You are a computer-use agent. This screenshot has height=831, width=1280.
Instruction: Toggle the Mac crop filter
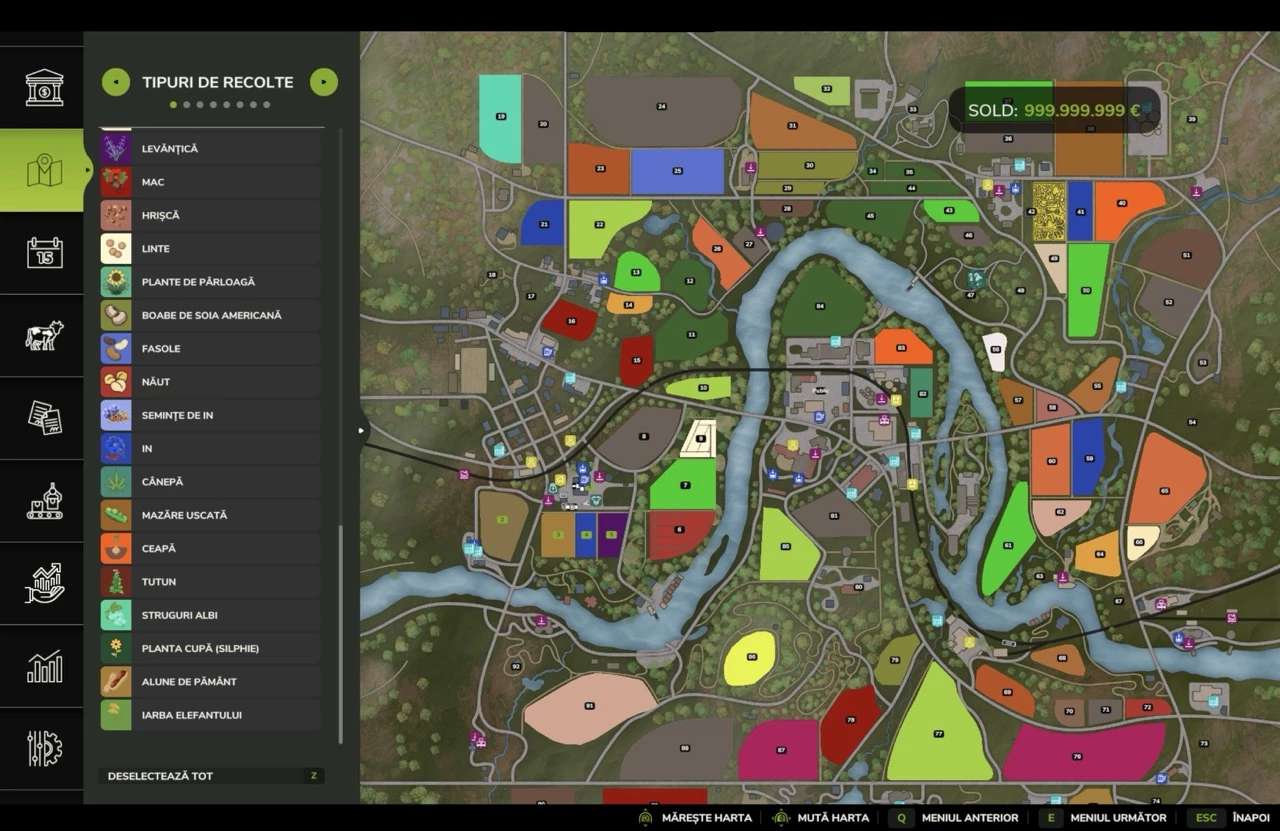[x=211, y=182]
